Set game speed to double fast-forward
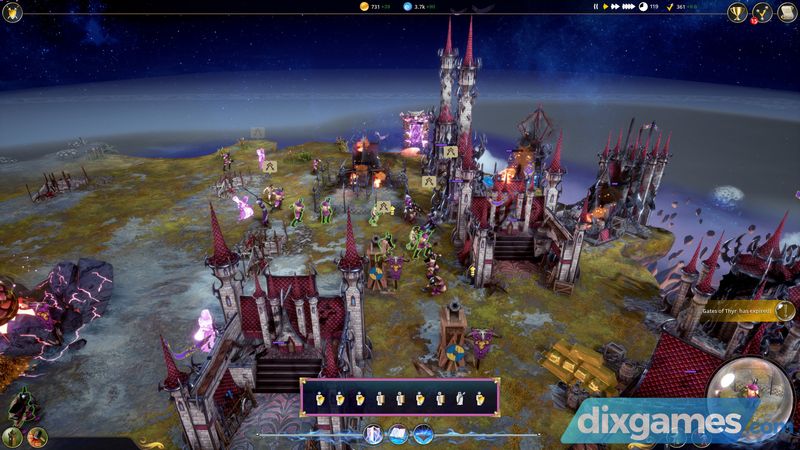This screenshot has width=800, height=450. pos(616,7)
